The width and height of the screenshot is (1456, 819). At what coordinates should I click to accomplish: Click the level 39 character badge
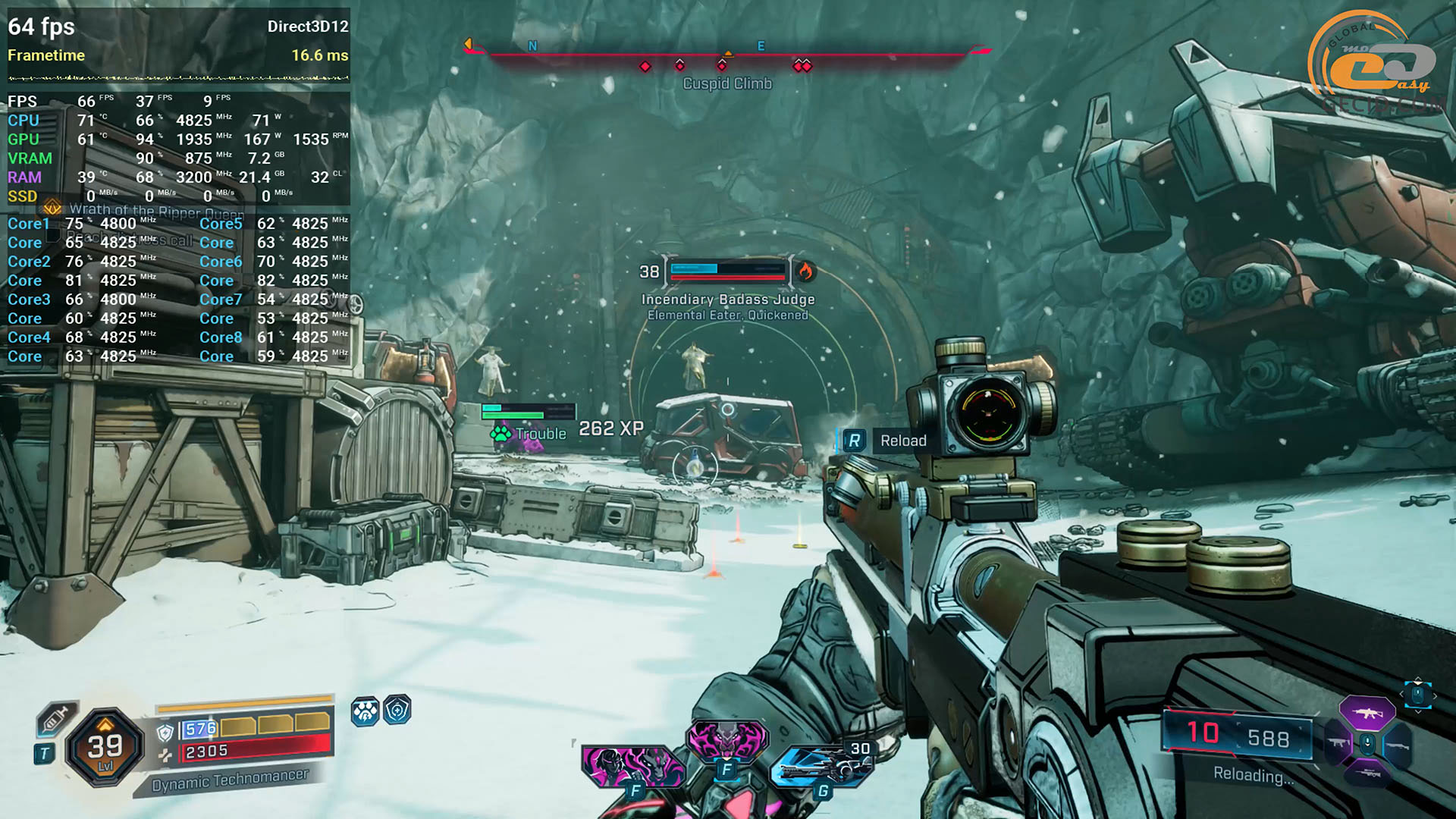105,748
